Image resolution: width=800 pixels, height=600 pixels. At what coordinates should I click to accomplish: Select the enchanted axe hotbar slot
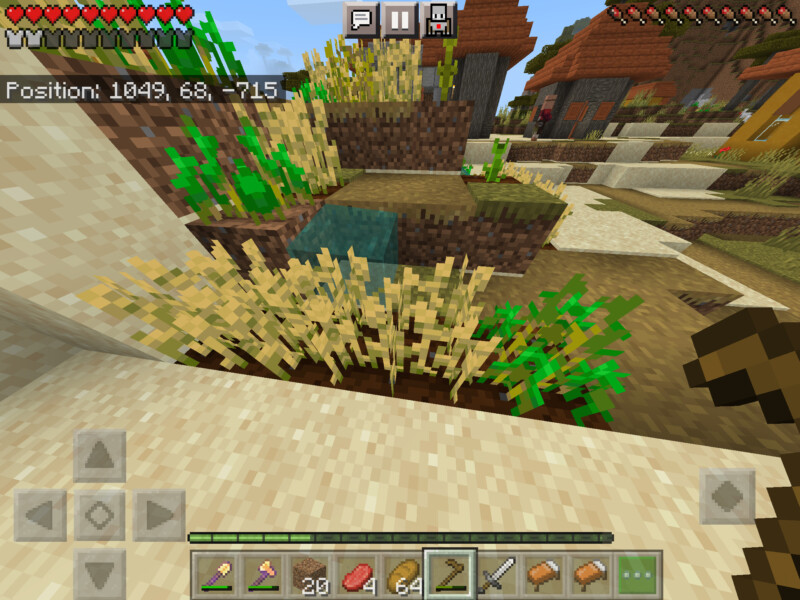pyautogui.click(x=262, y=576)
